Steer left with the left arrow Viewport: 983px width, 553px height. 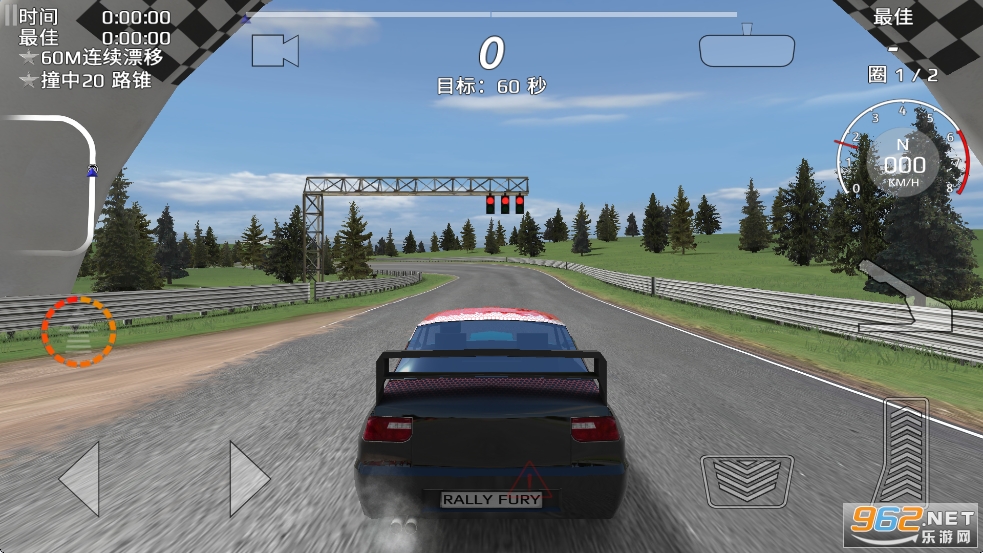click(x=80, y=478)
